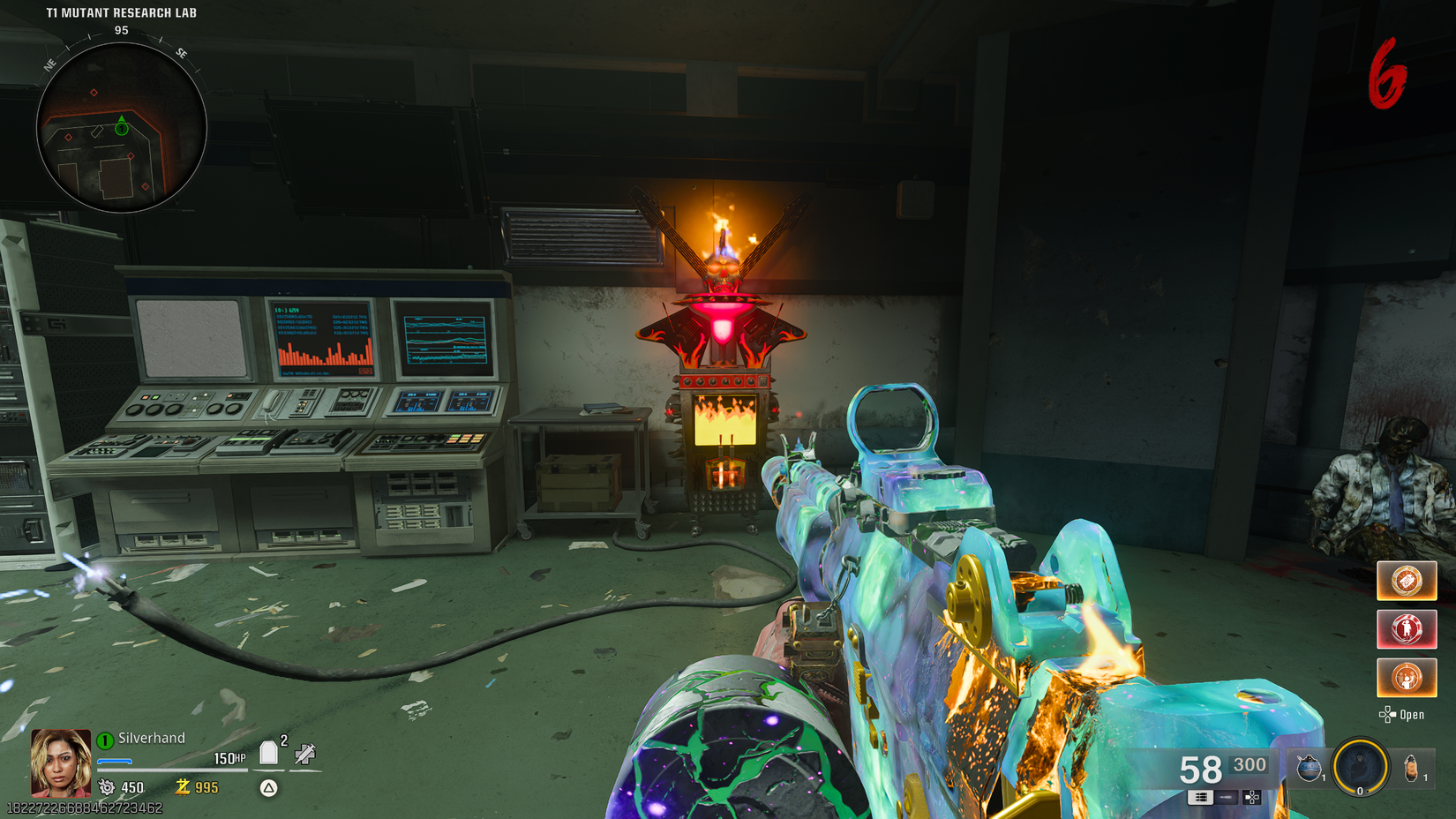Click the Silverhand player name label

coord(153,738)
